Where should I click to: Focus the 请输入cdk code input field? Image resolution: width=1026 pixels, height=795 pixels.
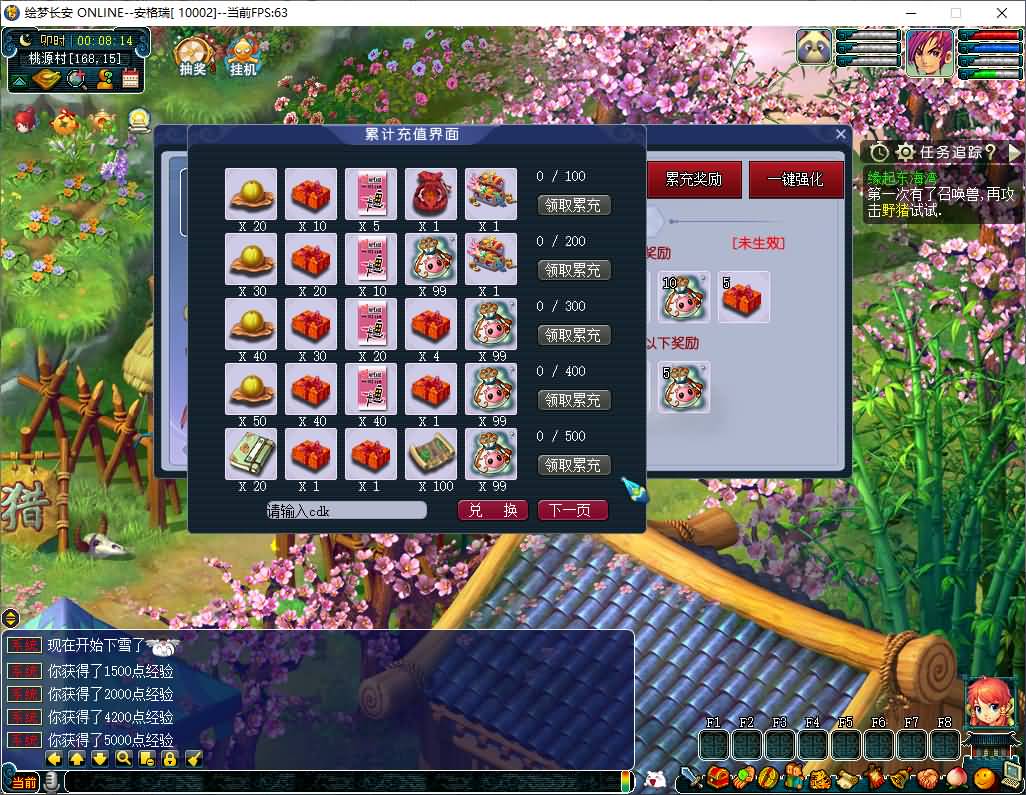coord(346,510)
